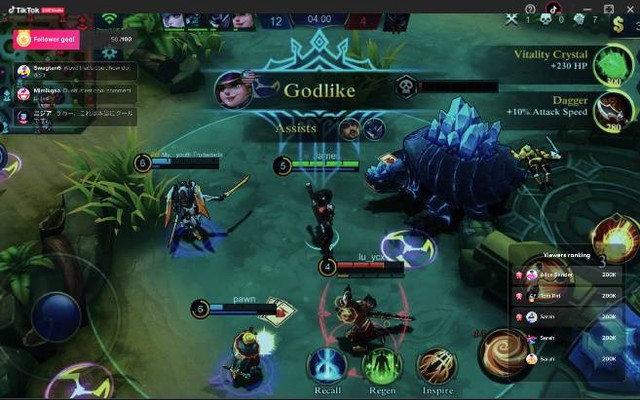Screen dimensions: 640x400
Task: Select Swagtan's chat comment
Action: (75, 71)
